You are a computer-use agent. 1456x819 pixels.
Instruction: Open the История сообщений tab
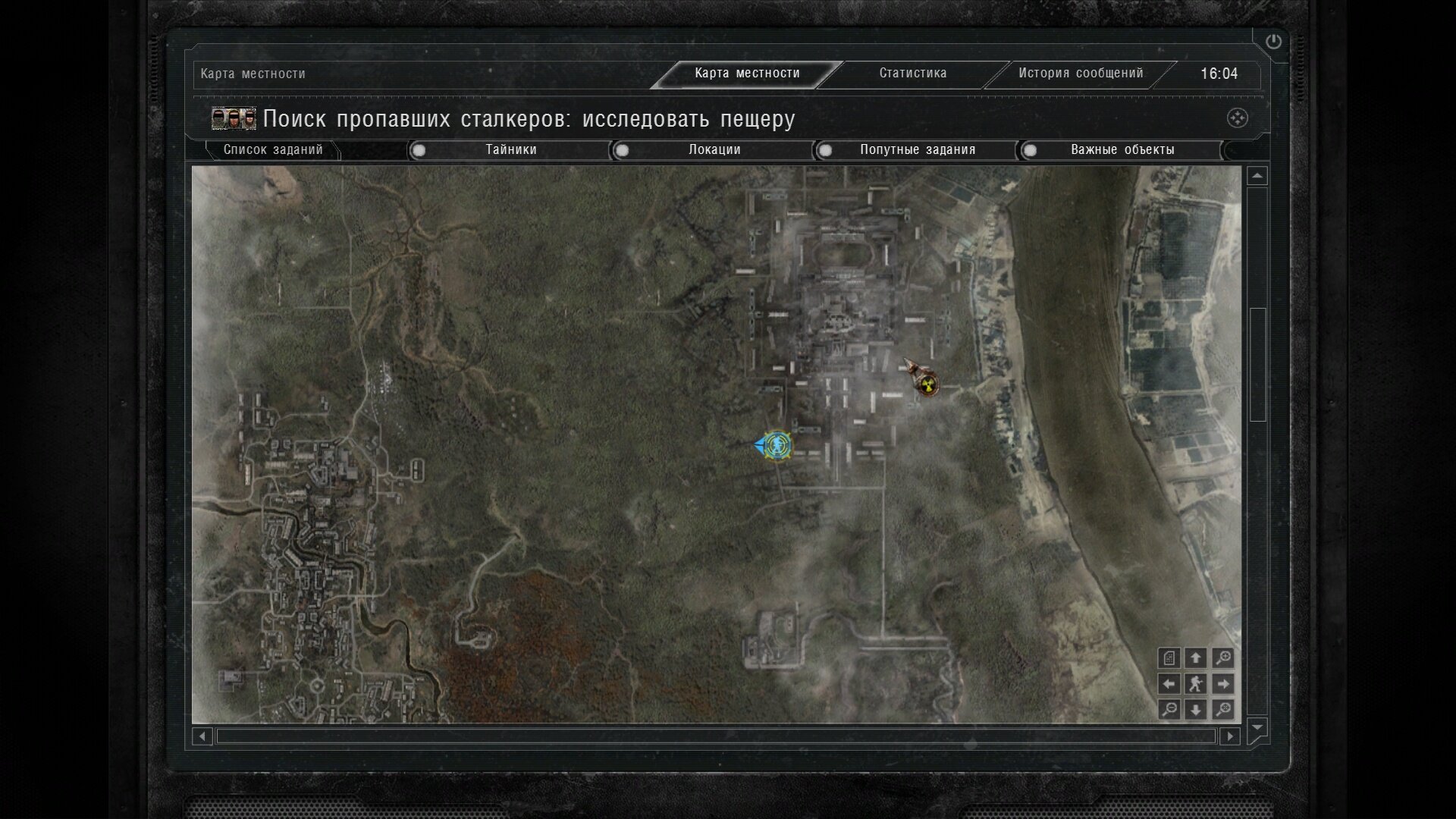point(1080,74)
